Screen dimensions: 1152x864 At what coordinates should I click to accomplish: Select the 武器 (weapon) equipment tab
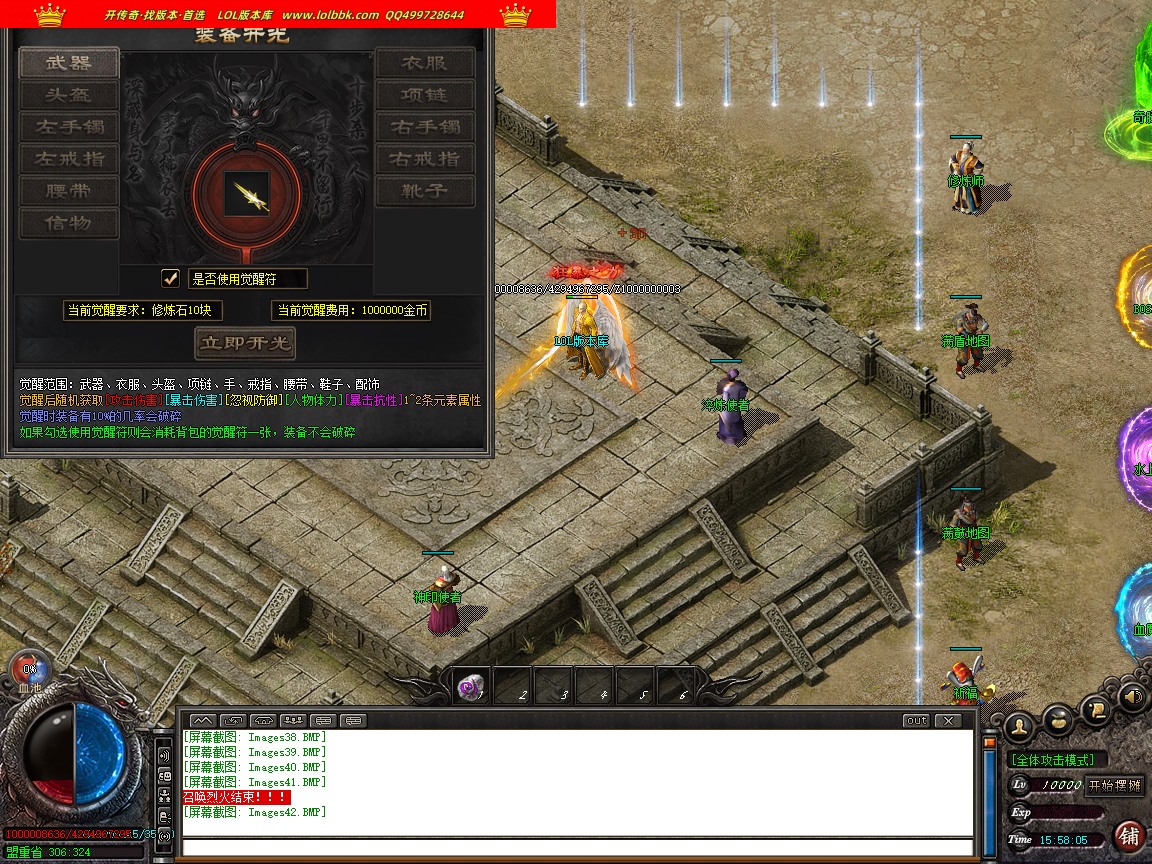click(69, 63)
